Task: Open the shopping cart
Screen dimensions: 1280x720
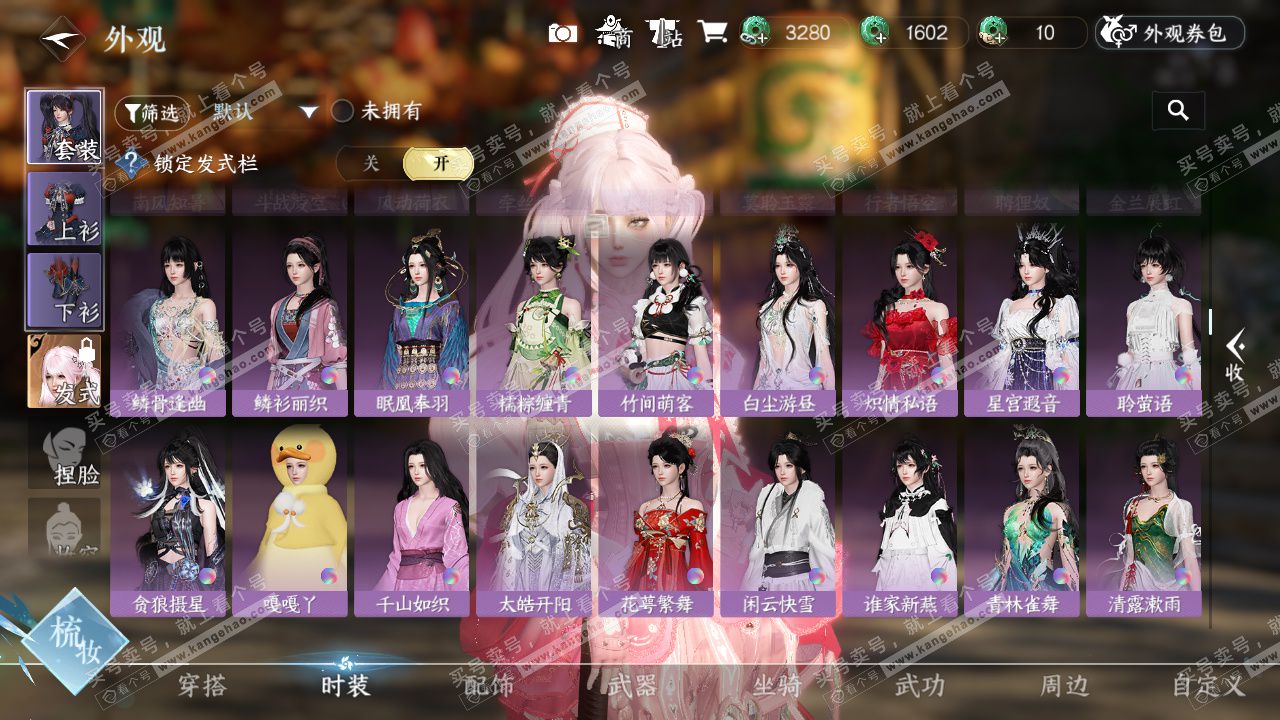Action: [712, 32]
